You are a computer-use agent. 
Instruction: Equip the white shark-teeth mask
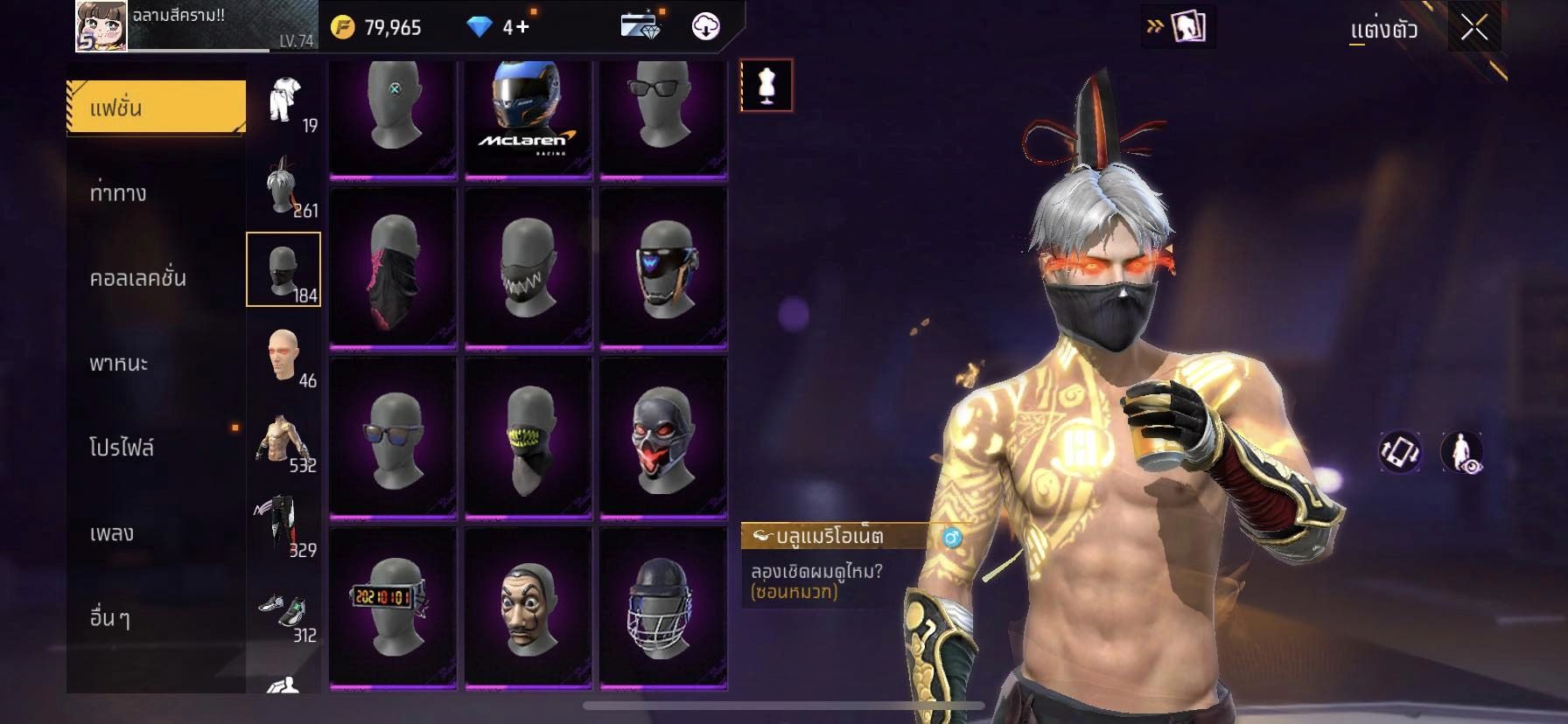[x=528, y=268]
